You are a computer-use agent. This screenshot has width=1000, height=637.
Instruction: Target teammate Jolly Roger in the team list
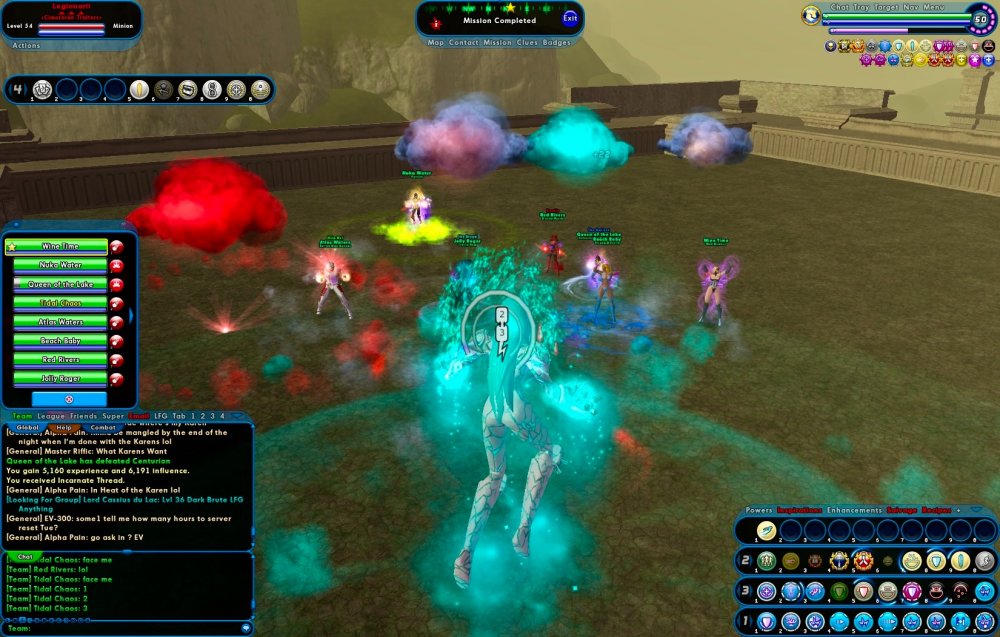(58, 379)
